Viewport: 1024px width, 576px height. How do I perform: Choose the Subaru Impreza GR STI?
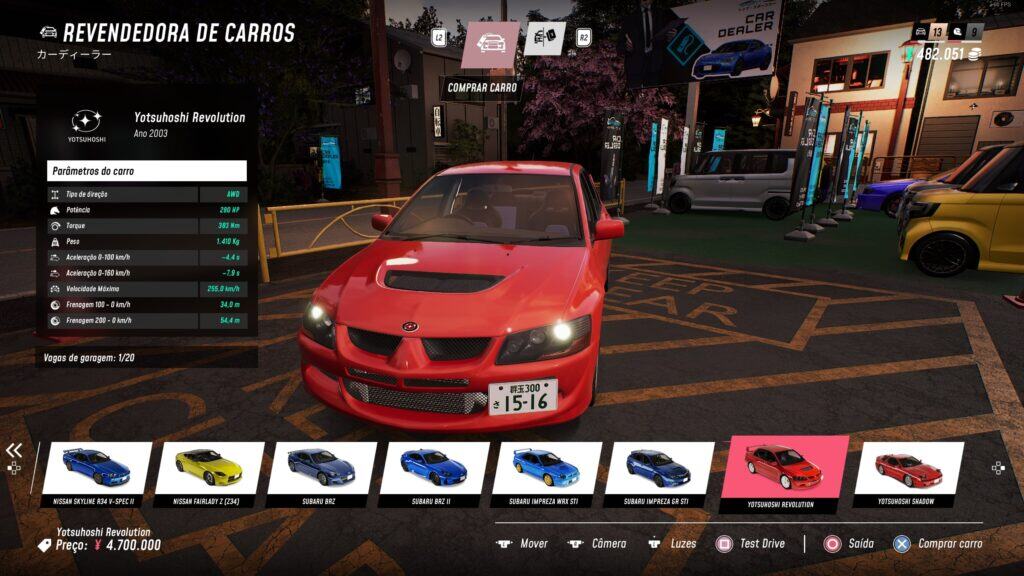[x=658, y=468]
